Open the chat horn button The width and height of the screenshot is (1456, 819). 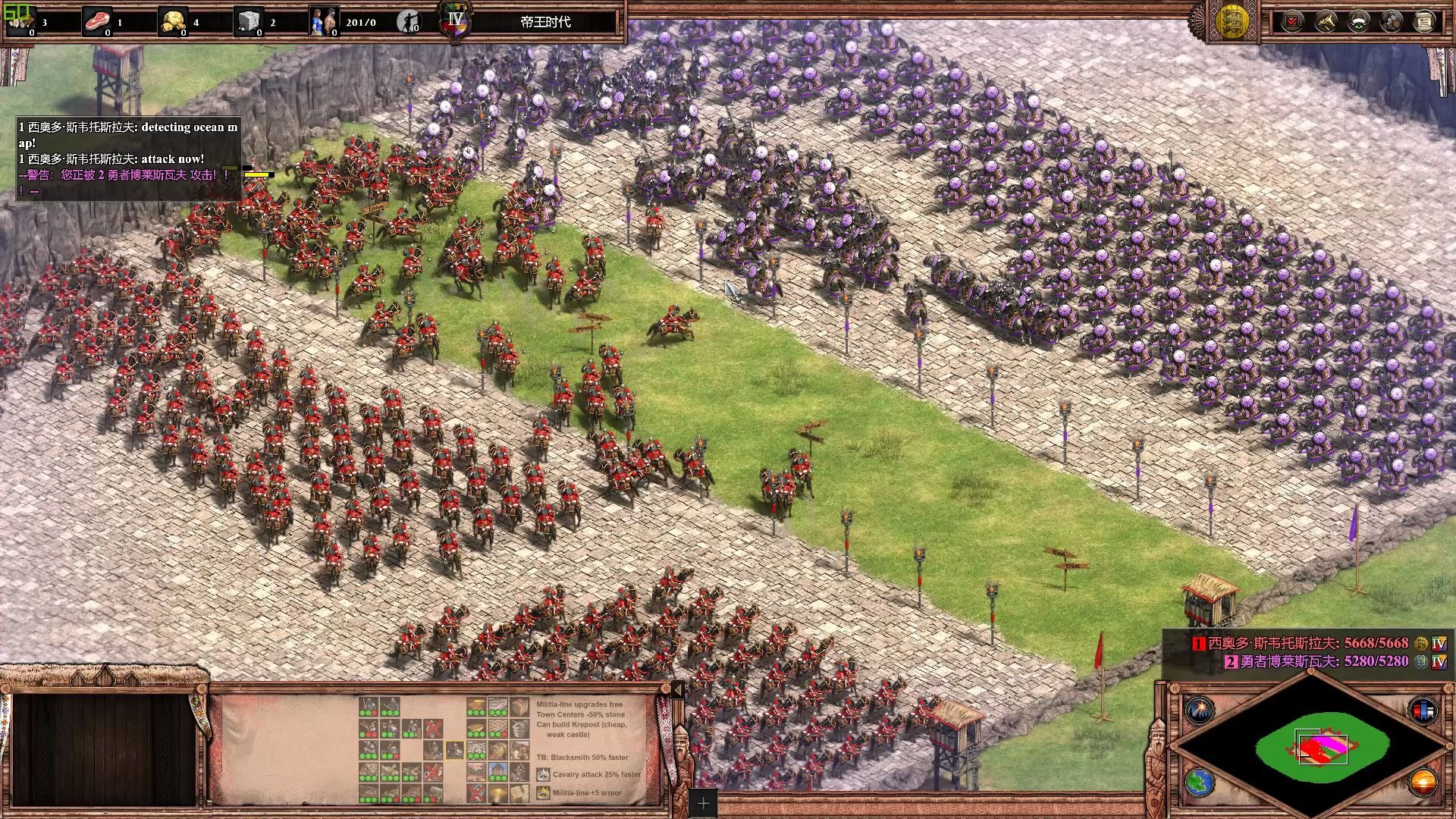(1326, 21)
